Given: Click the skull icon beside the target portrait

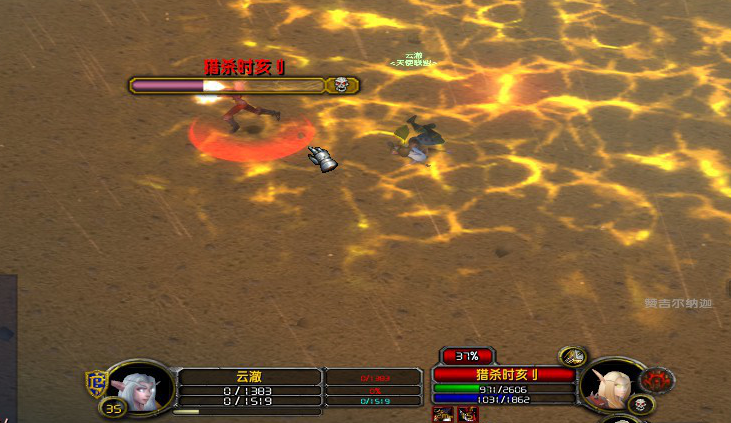Looking at the screenshot, I should coord(643,404).
